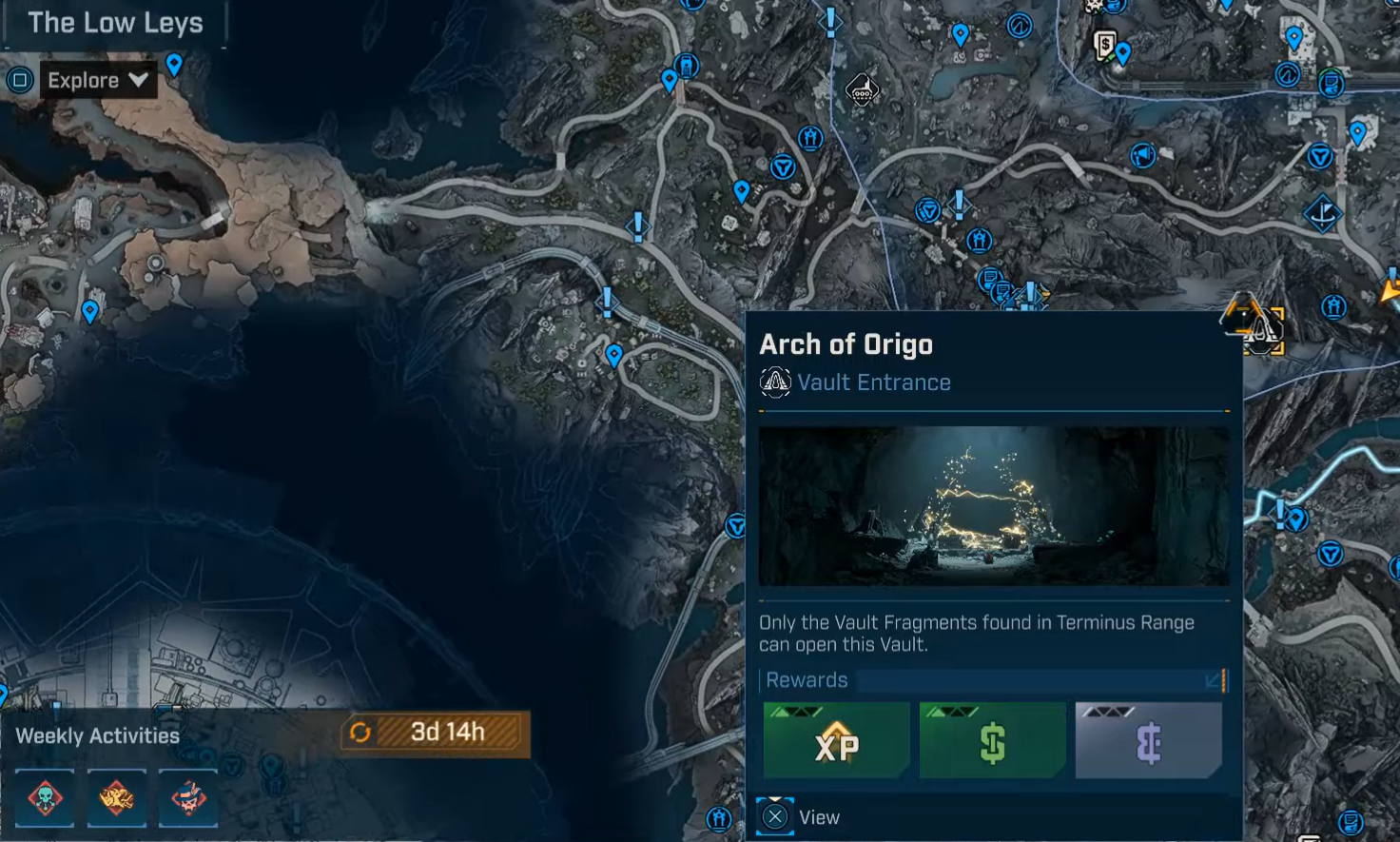Check the purple currency reward tile
This screenshot has height=842, width=1400.
(x=1148, y=741)
